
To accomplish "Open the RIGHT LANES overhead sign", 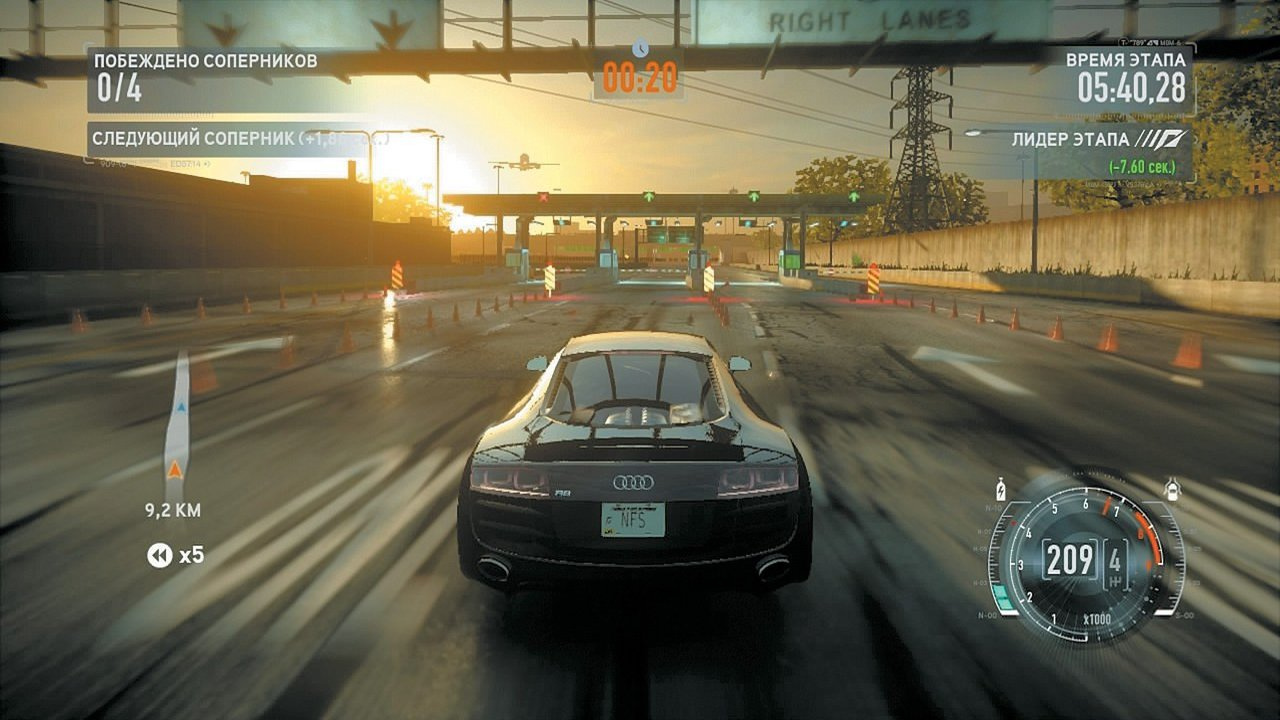I will click(868, 18).
